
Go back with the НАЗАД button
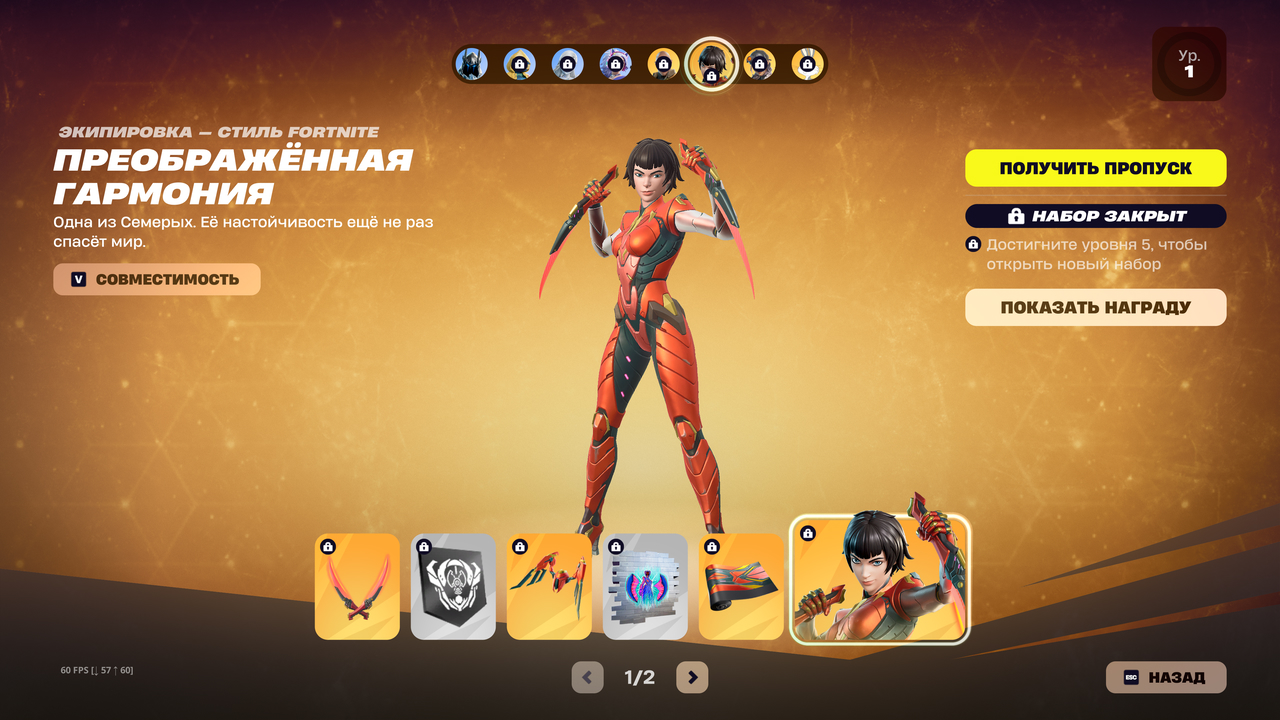(x=1165, y=677)
